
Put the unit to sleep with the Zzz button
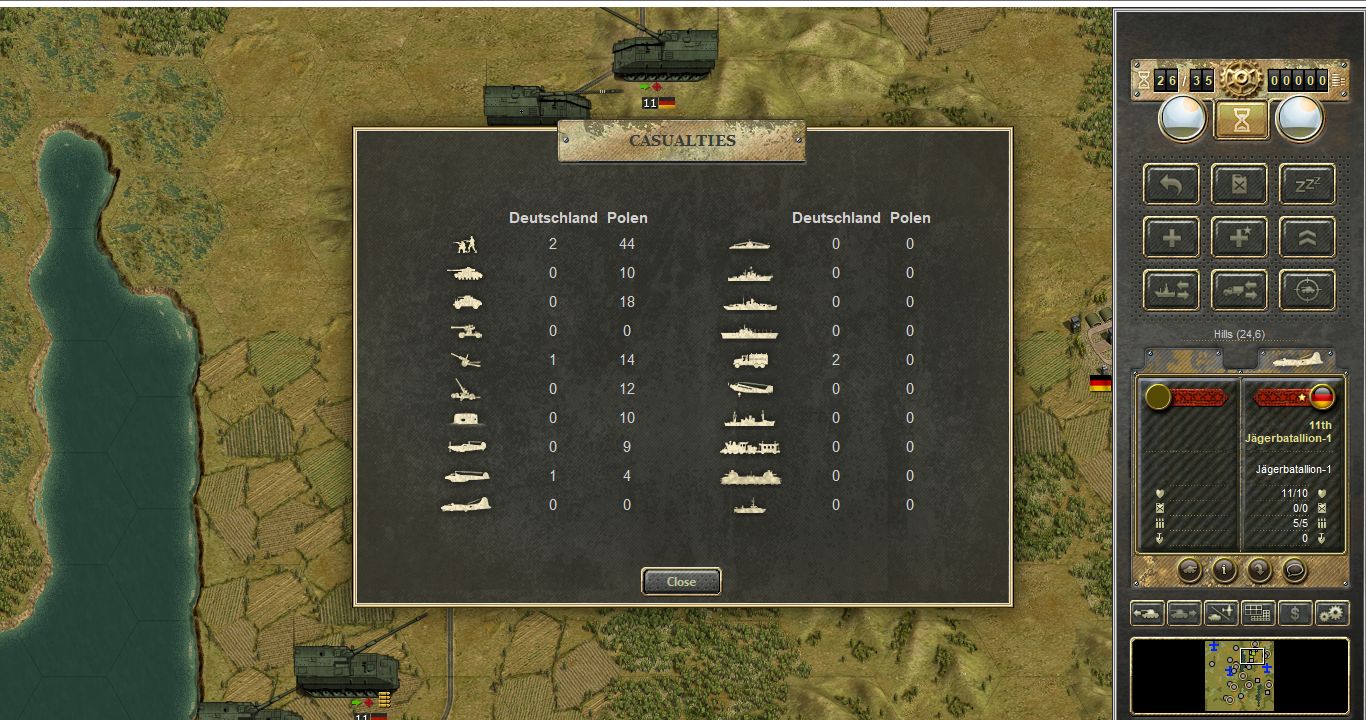(1307, 184)
